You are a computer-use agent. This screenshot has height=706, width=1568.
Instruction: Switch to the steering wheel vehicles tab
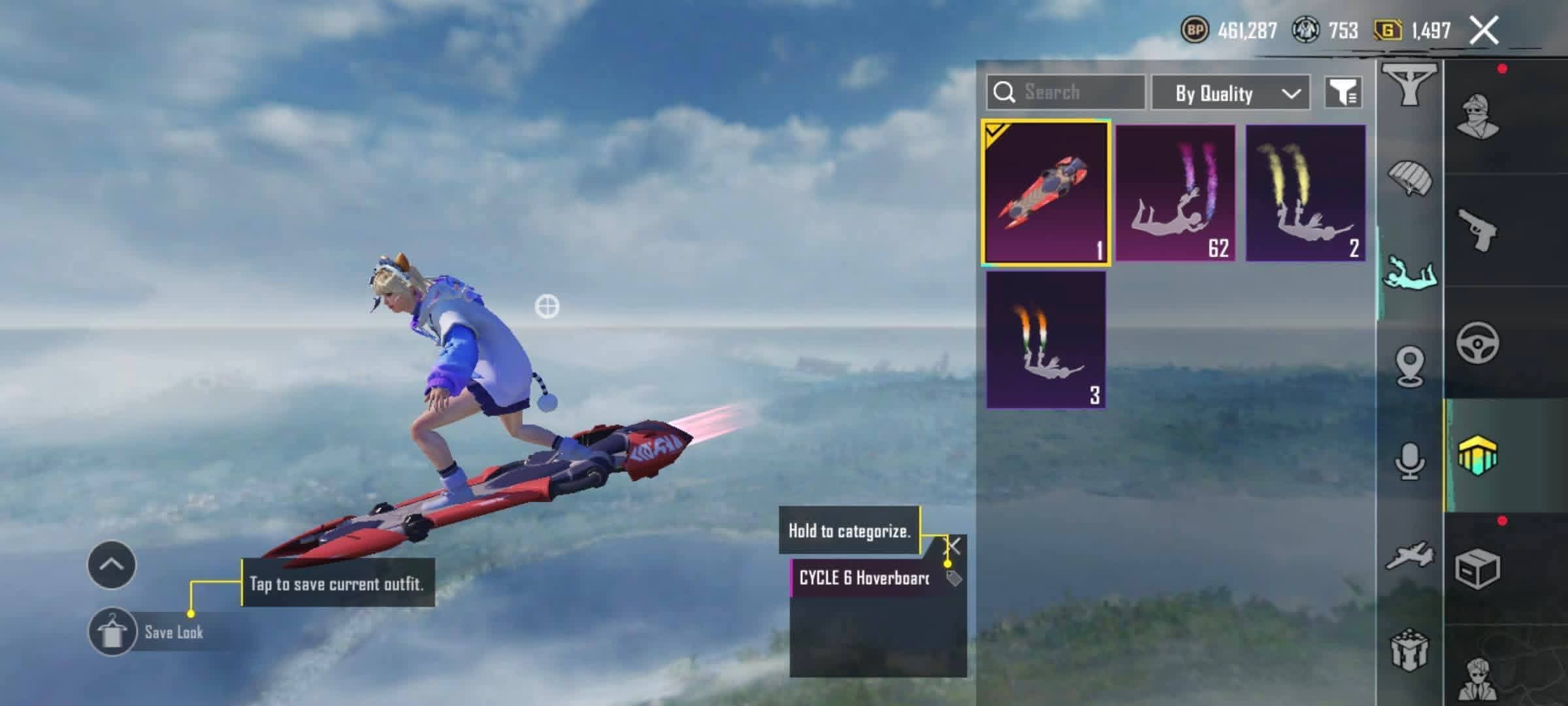(x=1478, y=343)
